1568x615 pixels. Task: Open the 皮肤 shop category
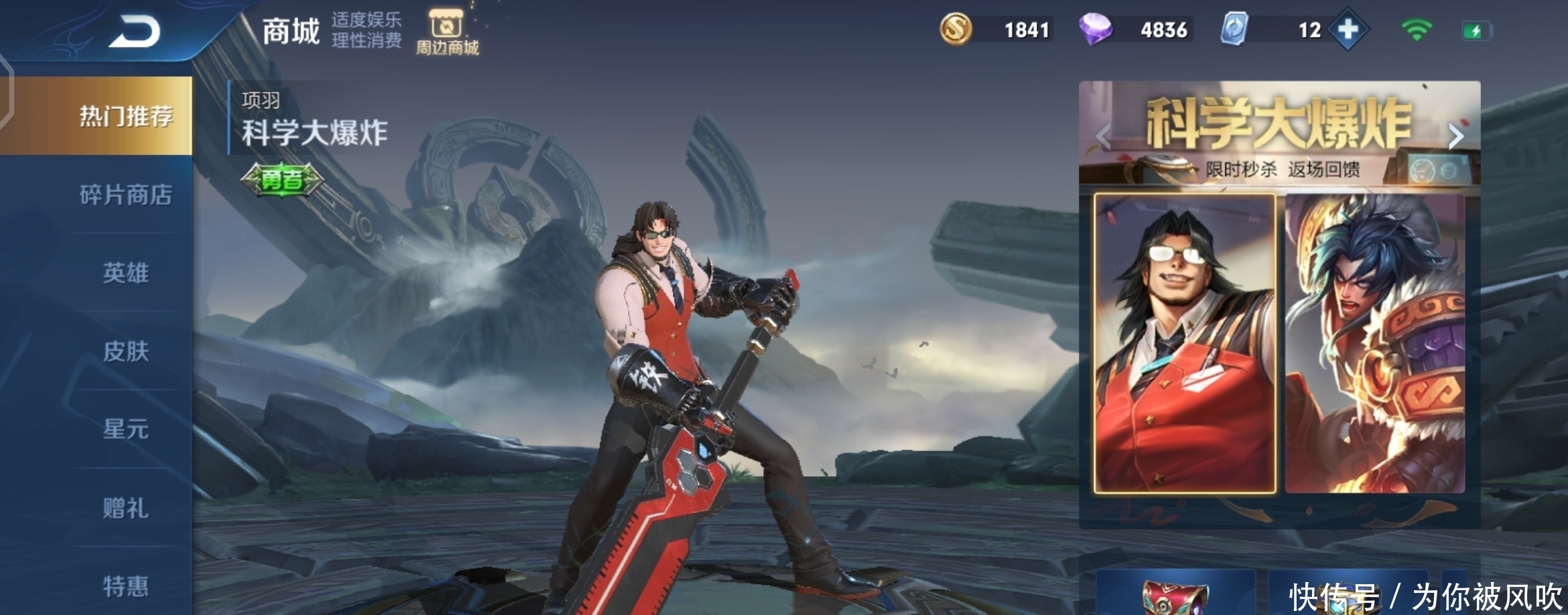click(125, 351)
